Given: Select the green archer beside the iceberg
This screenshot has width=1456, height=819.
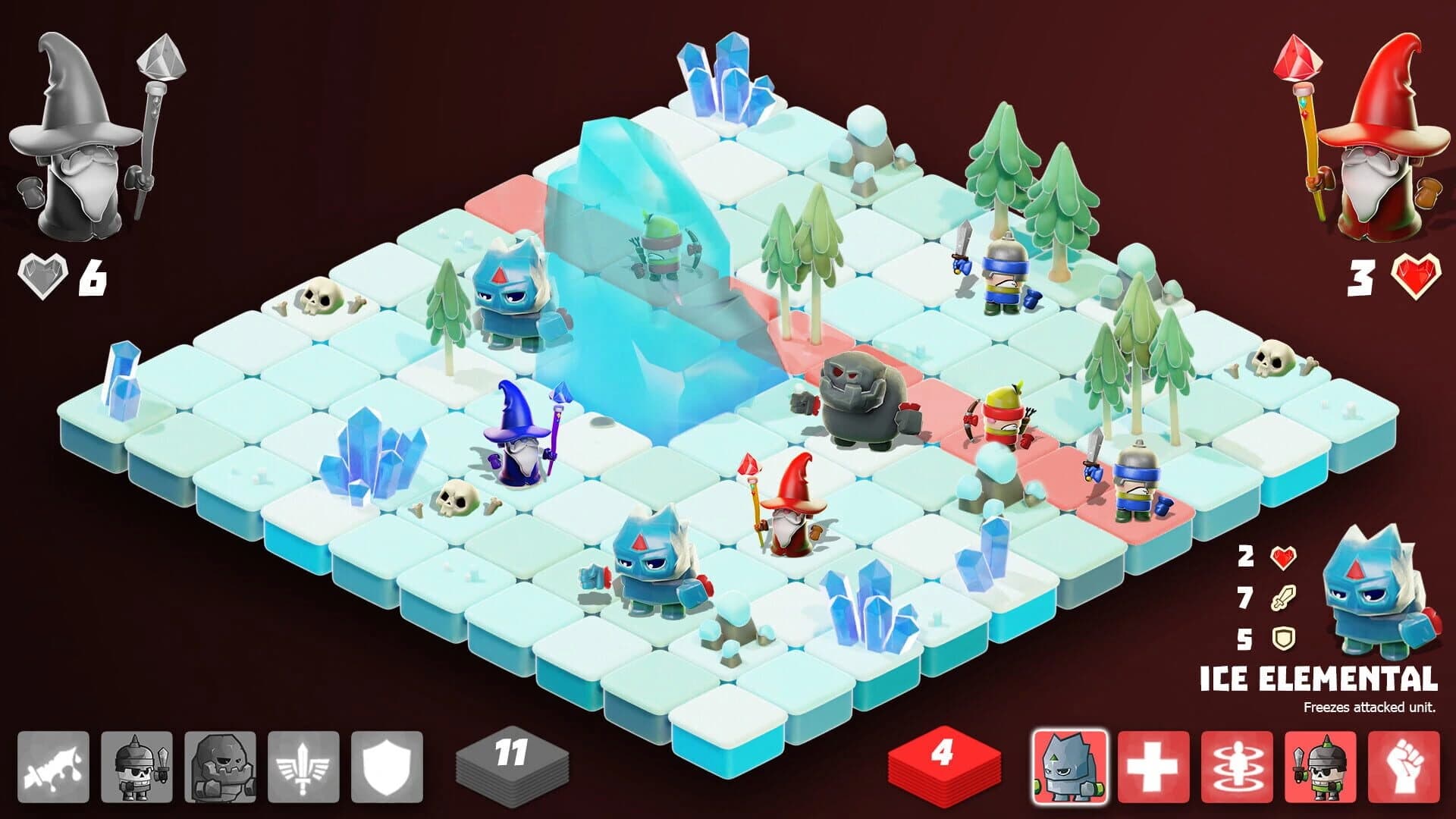Looking at the screenshot, I should click(x=660, y=250).
